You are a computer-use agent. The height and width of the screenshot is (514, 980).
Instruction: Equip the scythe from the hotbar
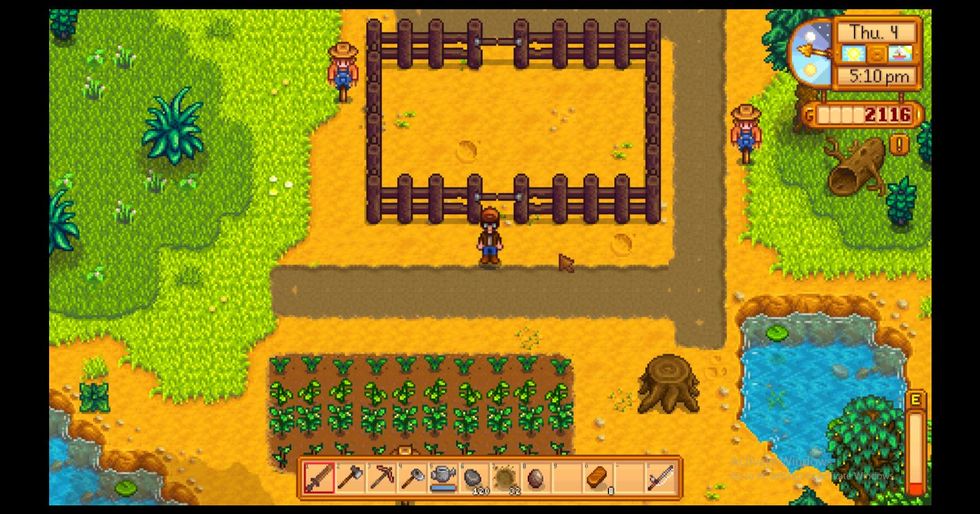click(659, 478)
